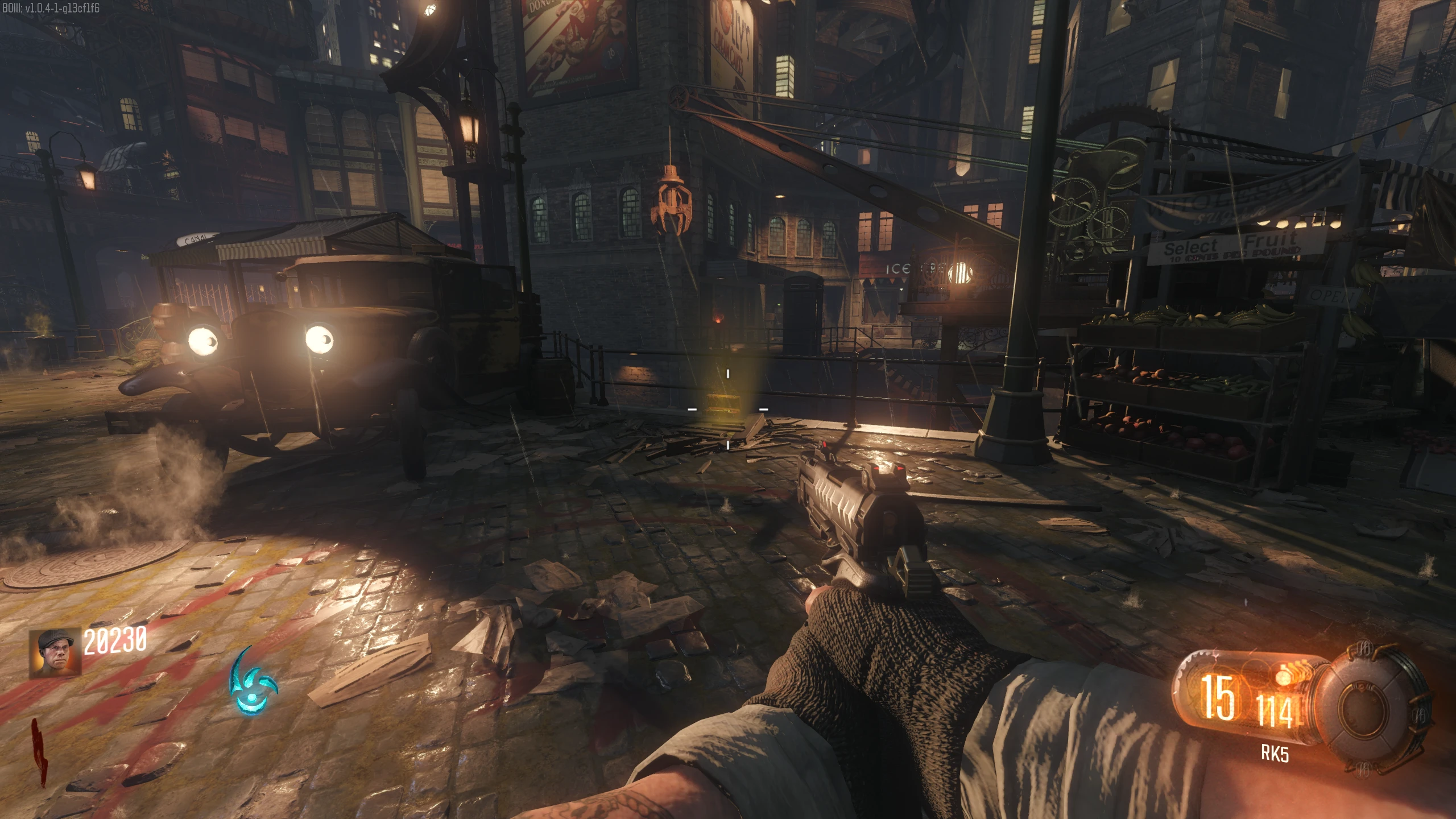This screenshot has height=819, width=1456.
Task: Select the round weapon dial beside the ammo
Action: 1378,707
